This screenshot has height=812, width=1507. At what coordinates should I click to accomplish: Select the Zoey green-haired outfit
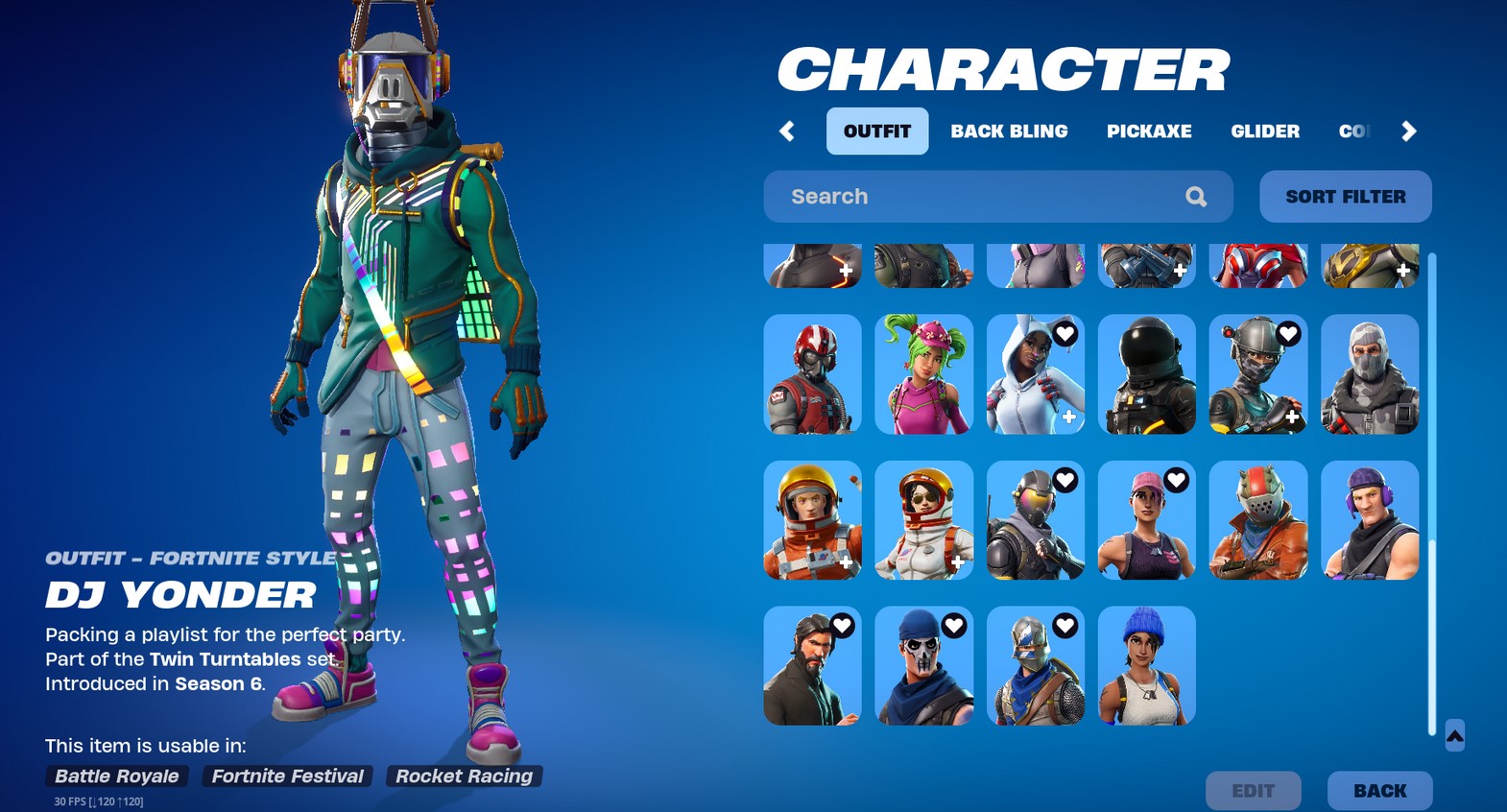(x=923, y=374)
